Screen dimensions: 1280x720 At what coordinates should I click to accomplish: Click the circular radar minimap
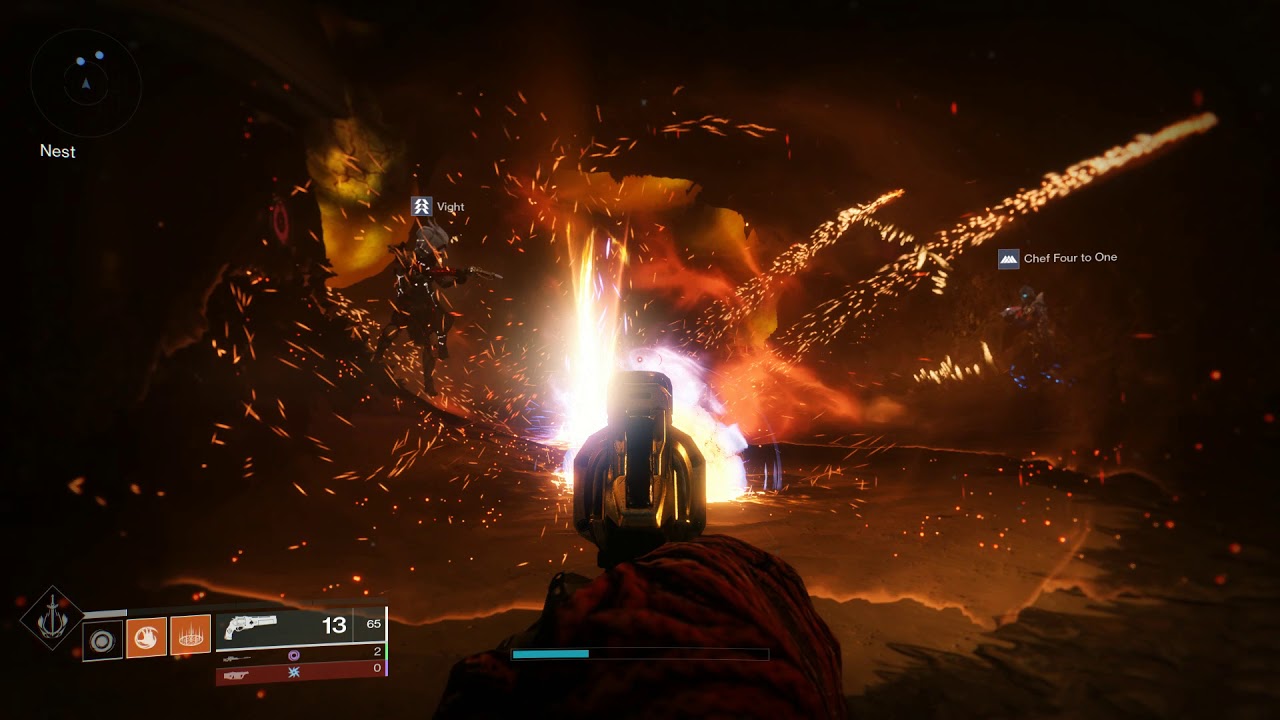(86, 83)
